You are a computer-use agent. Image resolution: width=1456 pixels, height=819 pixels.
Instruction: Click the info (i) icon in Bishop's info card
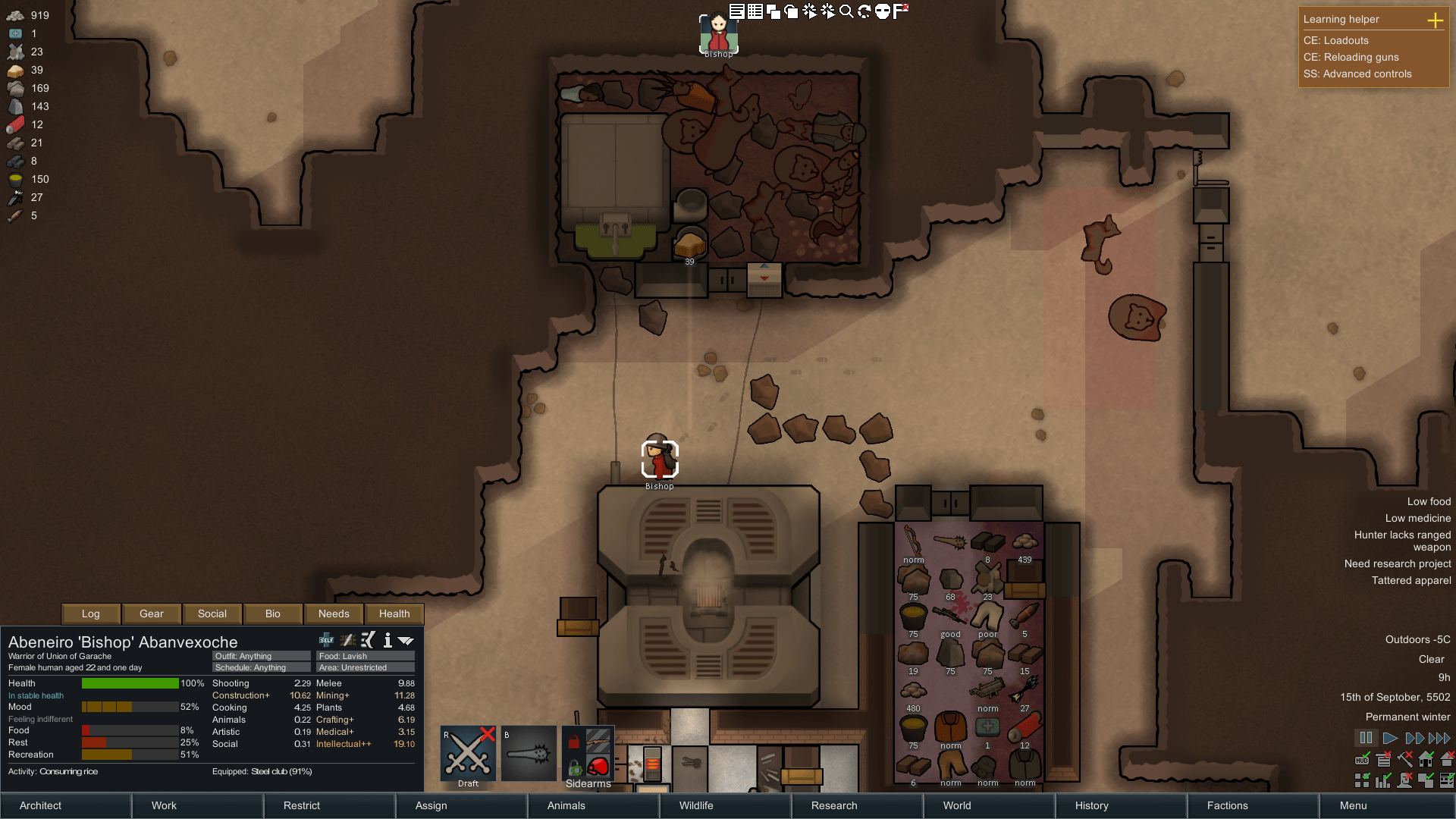[x=388, y=640]
